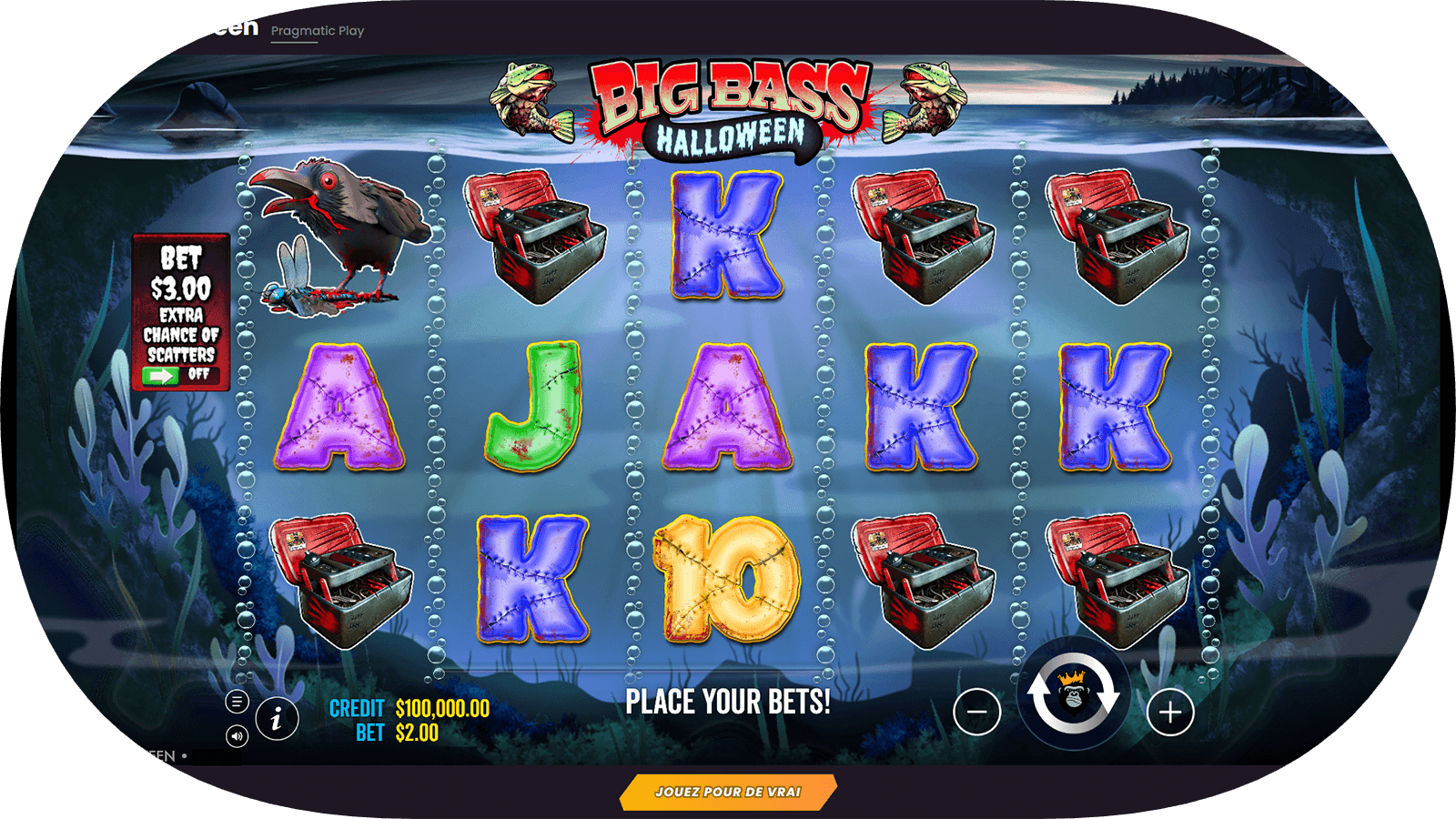
Task: Open the hamburger settings menu
Action: pos(237,702)
